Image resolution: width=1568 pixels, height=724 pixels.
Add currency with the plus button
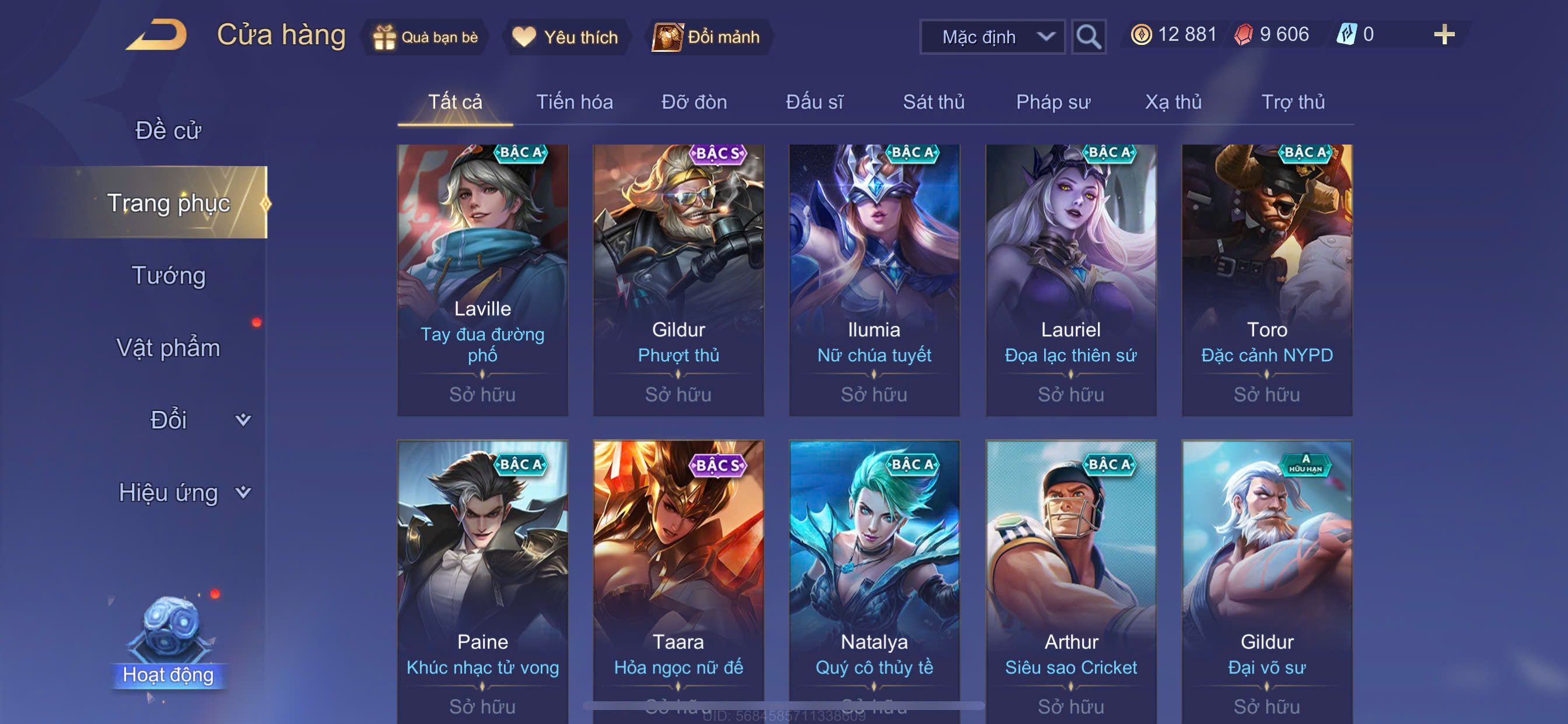[1443, 34]
